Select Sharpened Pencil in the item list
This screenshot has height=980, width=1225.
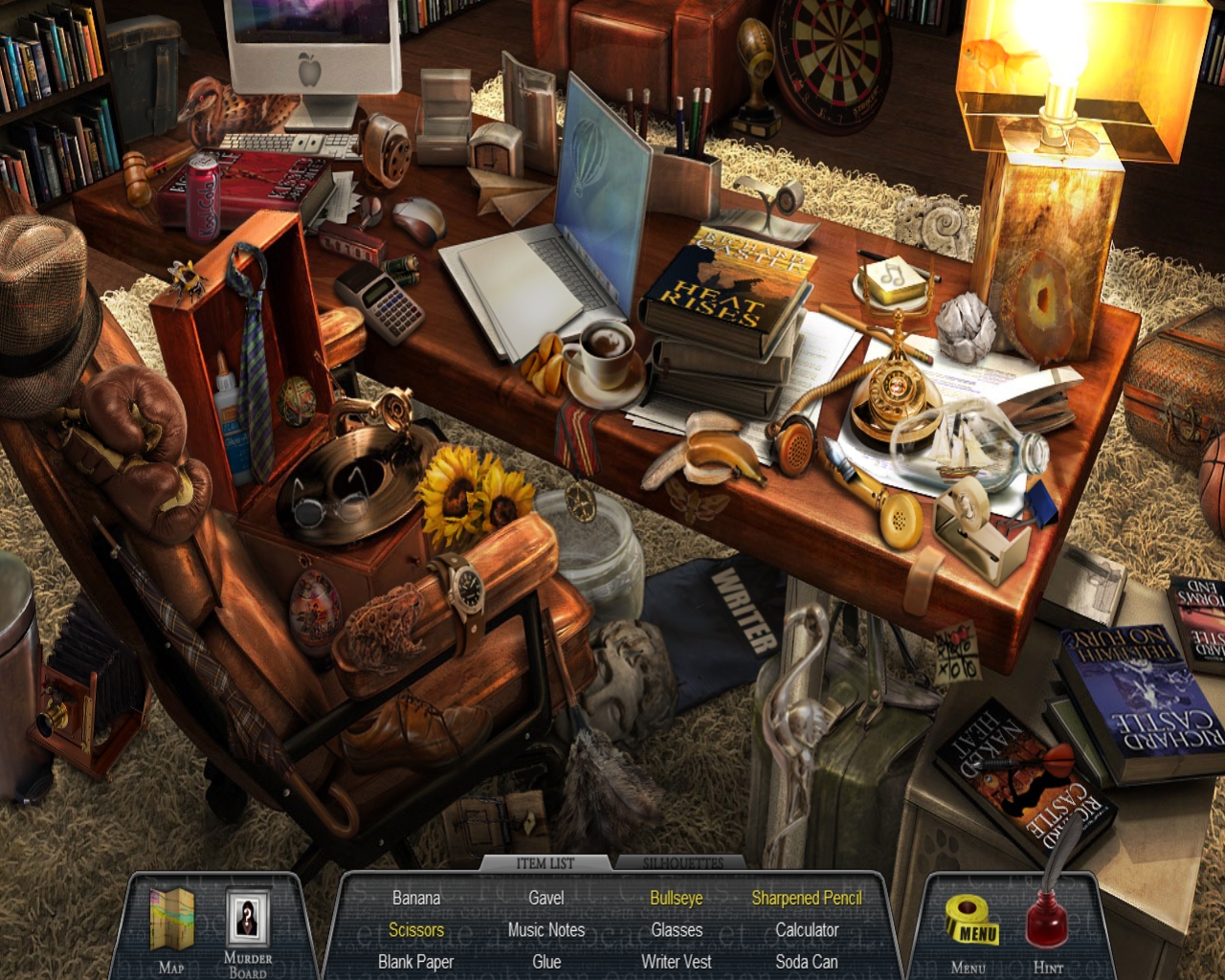807,899
